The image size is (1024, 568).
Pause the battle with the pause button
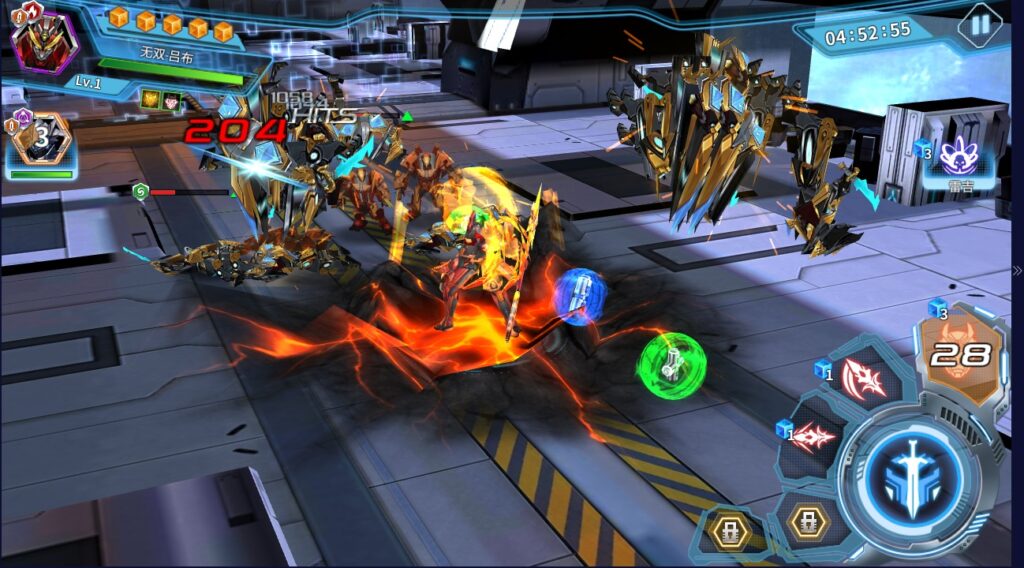[x=980, y=26]
